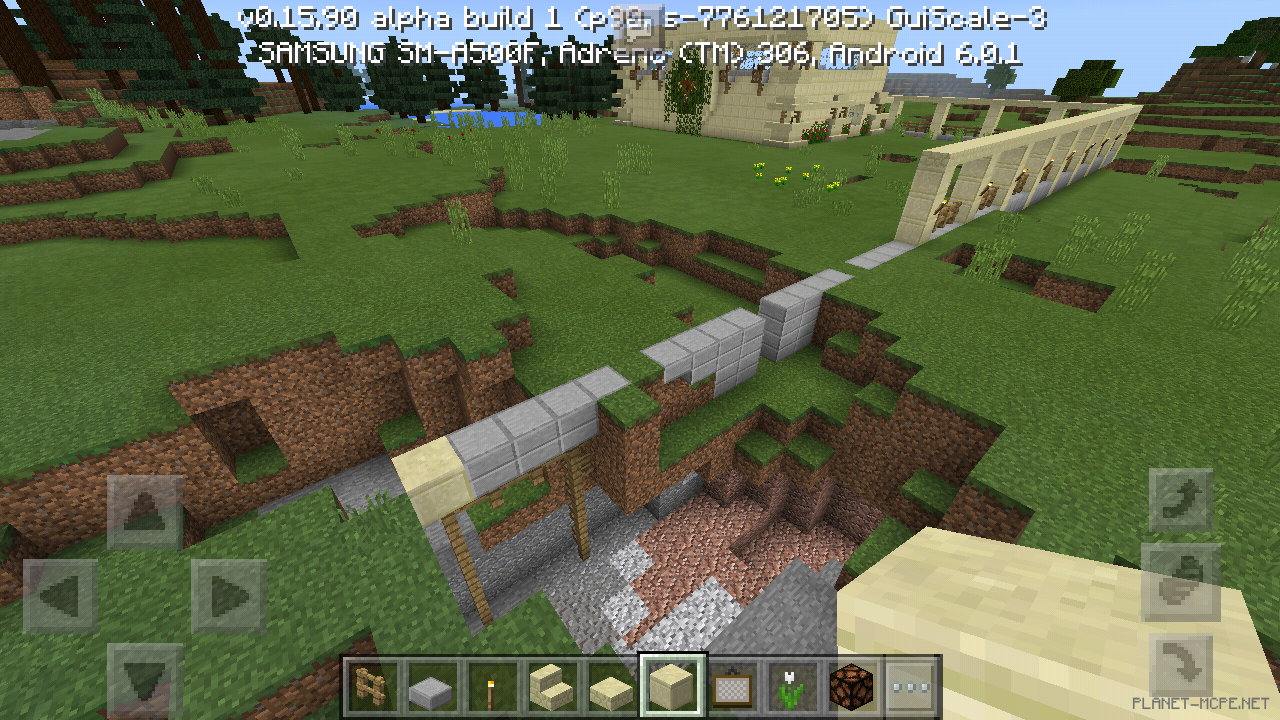This screenshot has height=720, width=1280.
Task: Switch to the sandstone stairs slot
Action: pyautogui.click(x=552, y=687)
